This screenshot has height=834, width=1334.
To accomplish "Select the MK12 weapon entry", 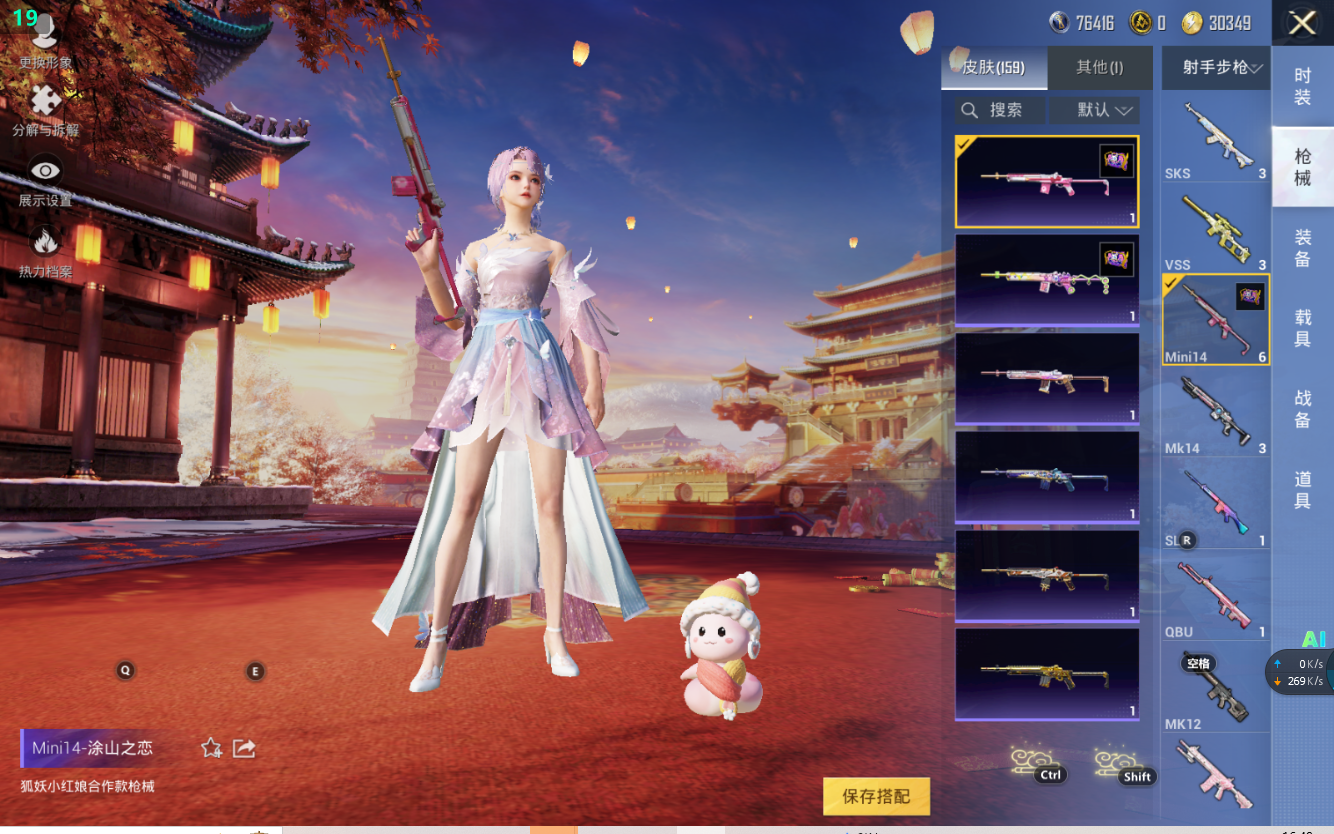I will click(x=1215, y=690).
